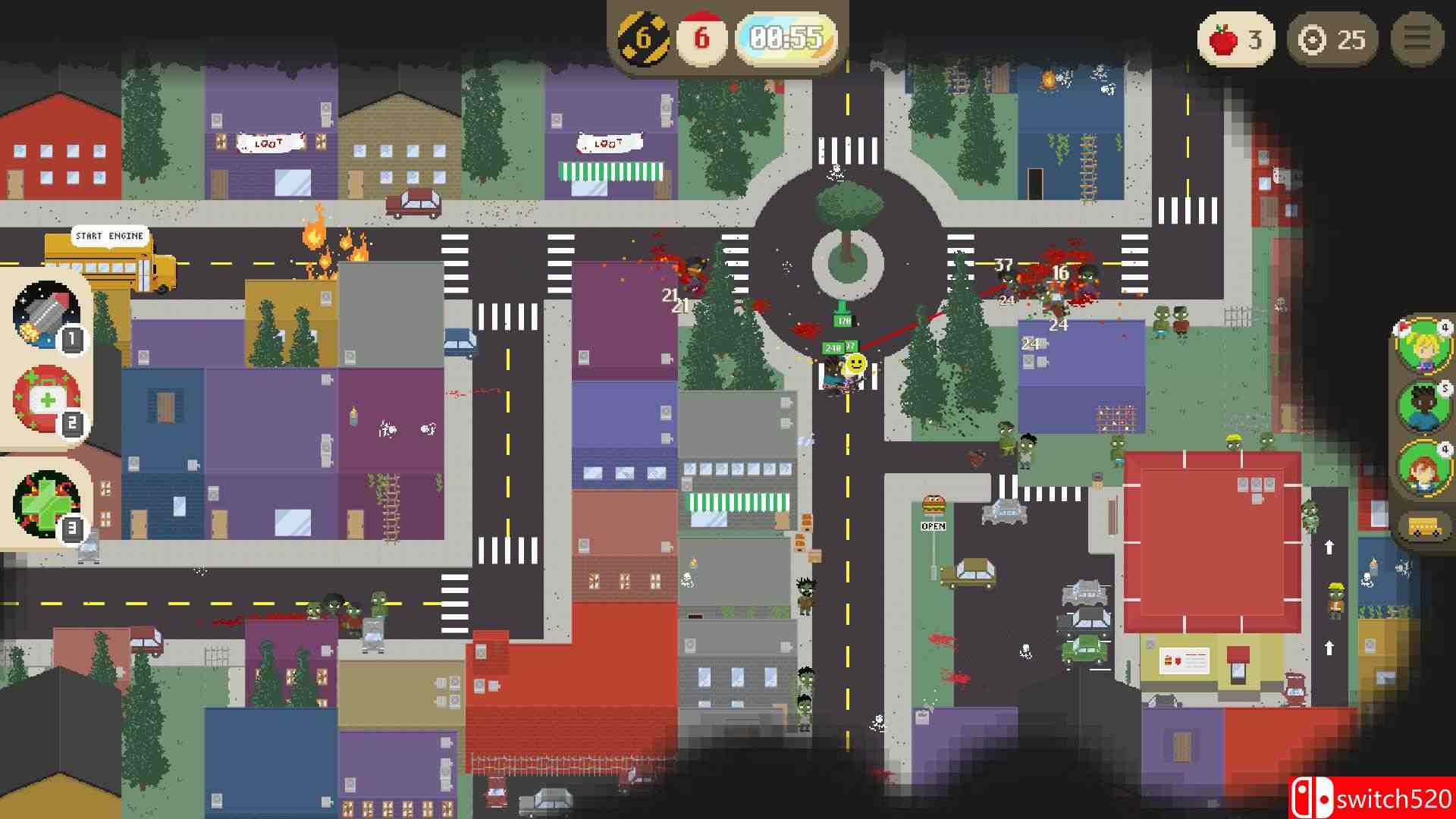This screenshot has height=819, width=1456.
Task: Click the red counter showing 6
Action: [x=702, y=35]
